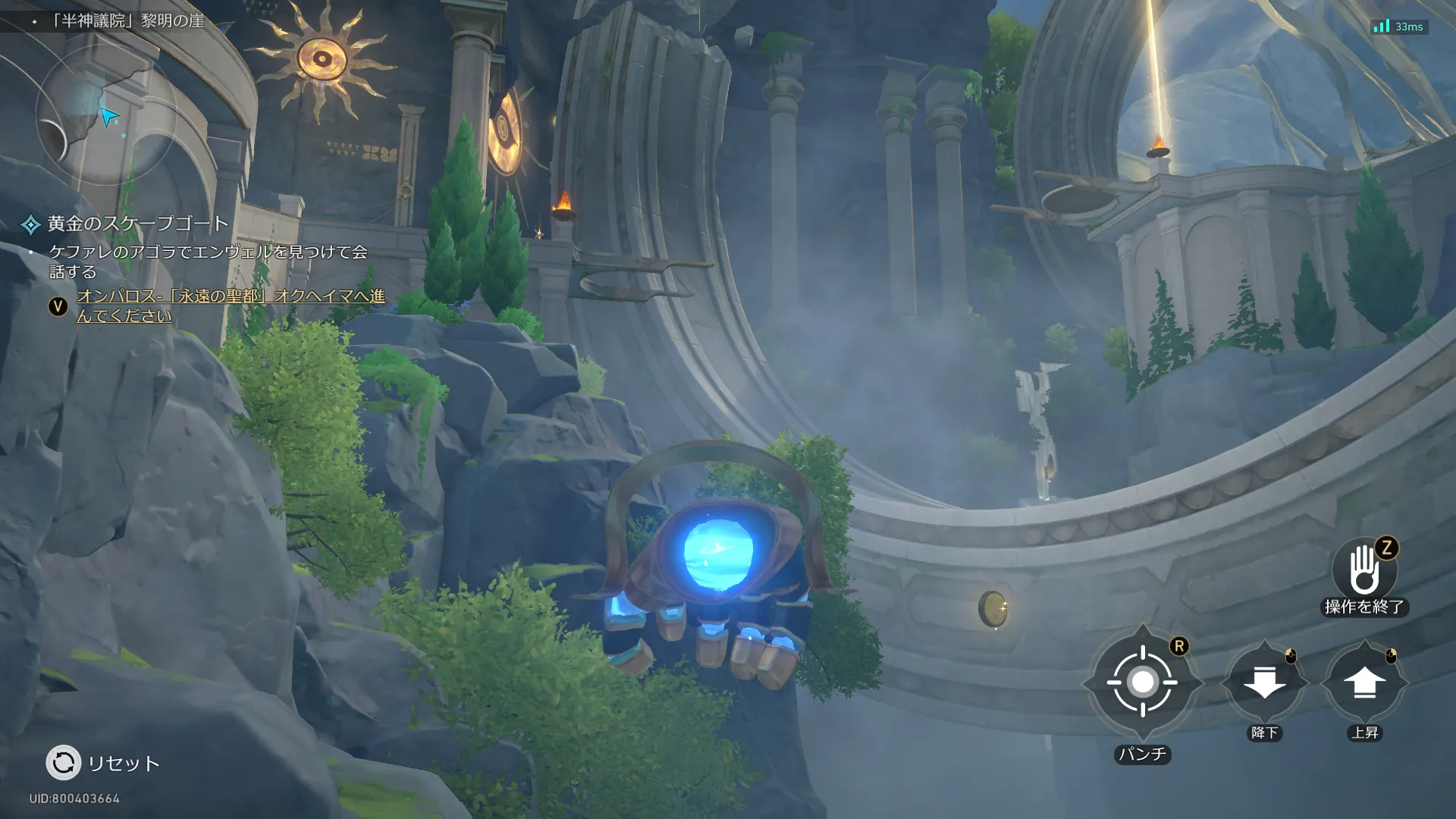
Task: Tap the 降下 descend arrow button
Action: point(1264,682)
